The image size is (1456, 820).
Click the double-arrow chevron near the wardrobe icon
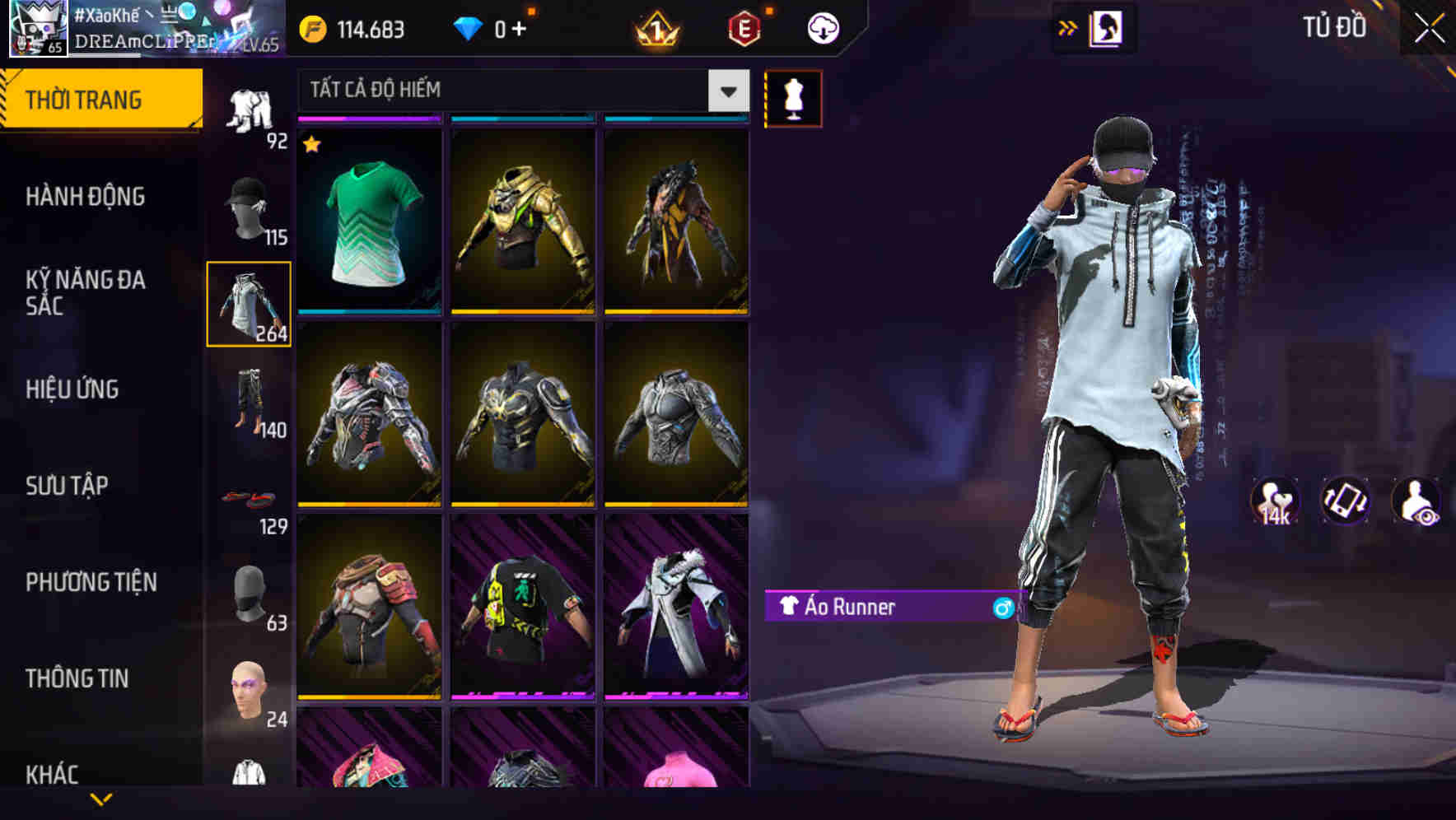coord(1067,27)
